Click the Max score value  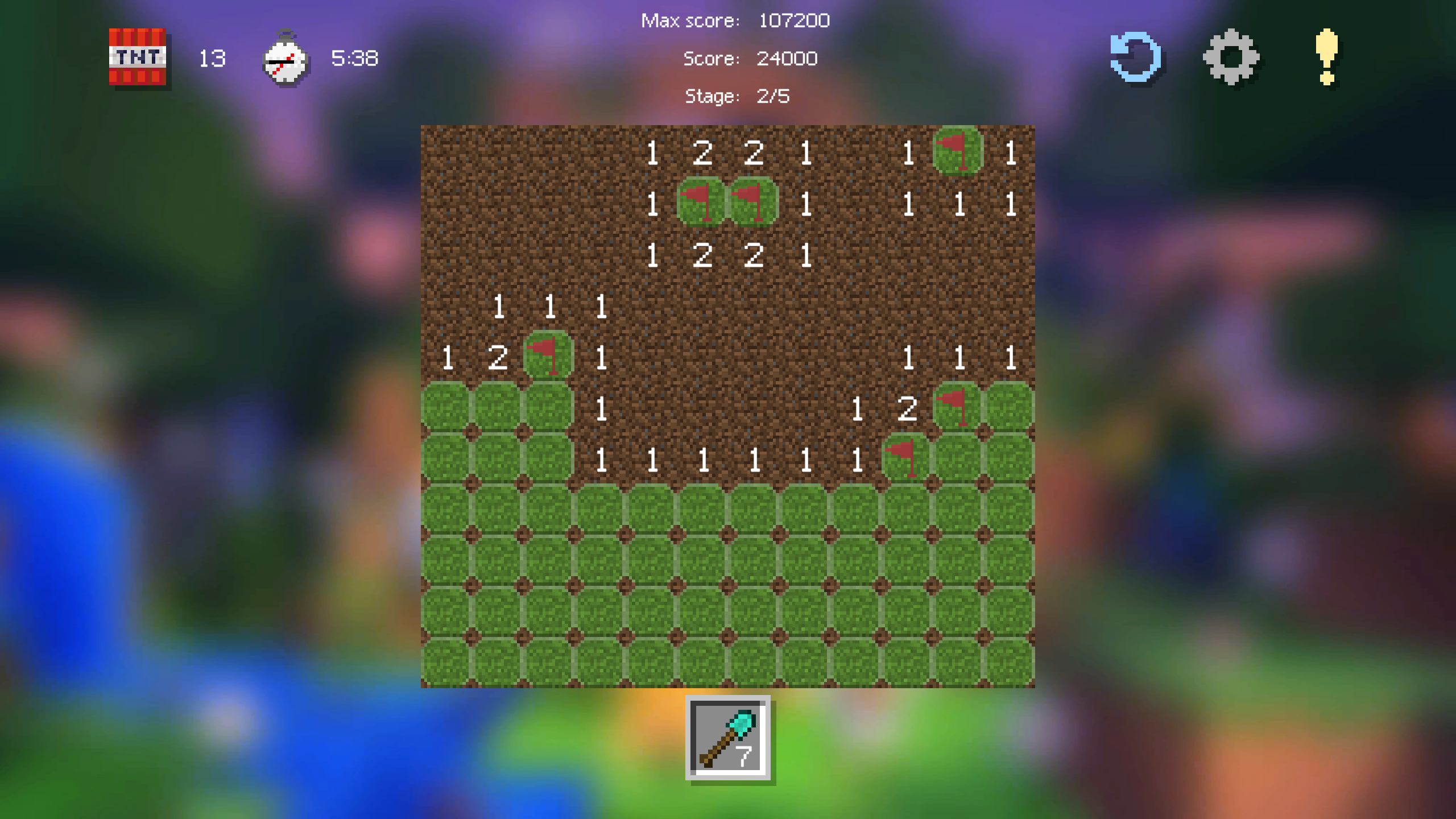tap(793, 20)
